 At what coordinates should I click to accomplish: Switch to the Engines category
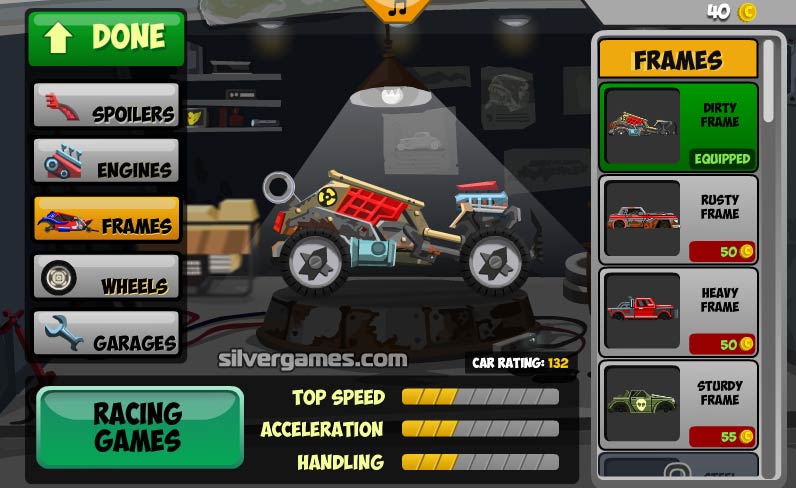click(106, 161)
